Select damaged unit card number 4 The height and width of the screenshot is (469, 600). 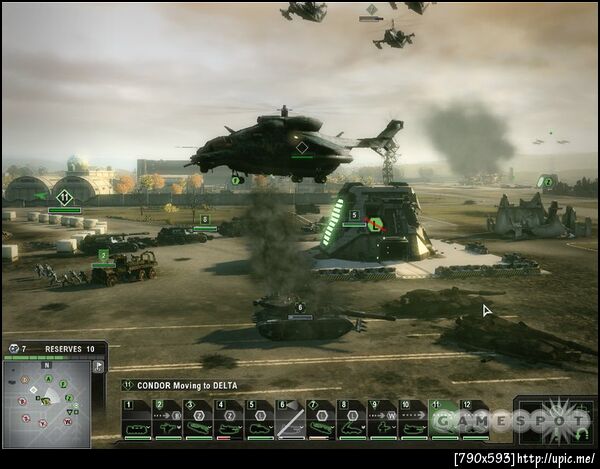(x=229, y=420)
